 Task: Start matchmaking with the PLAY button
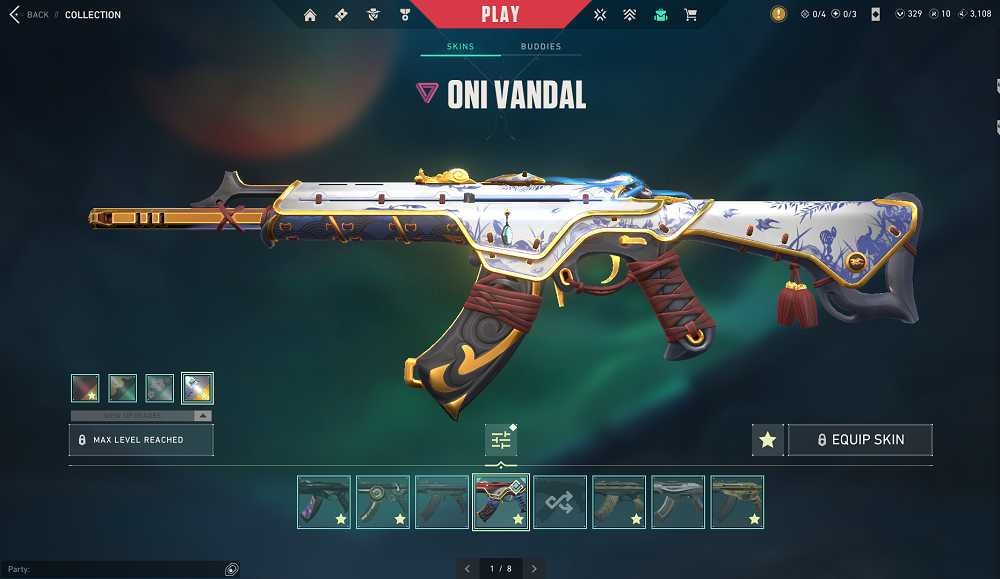(500, 15)
